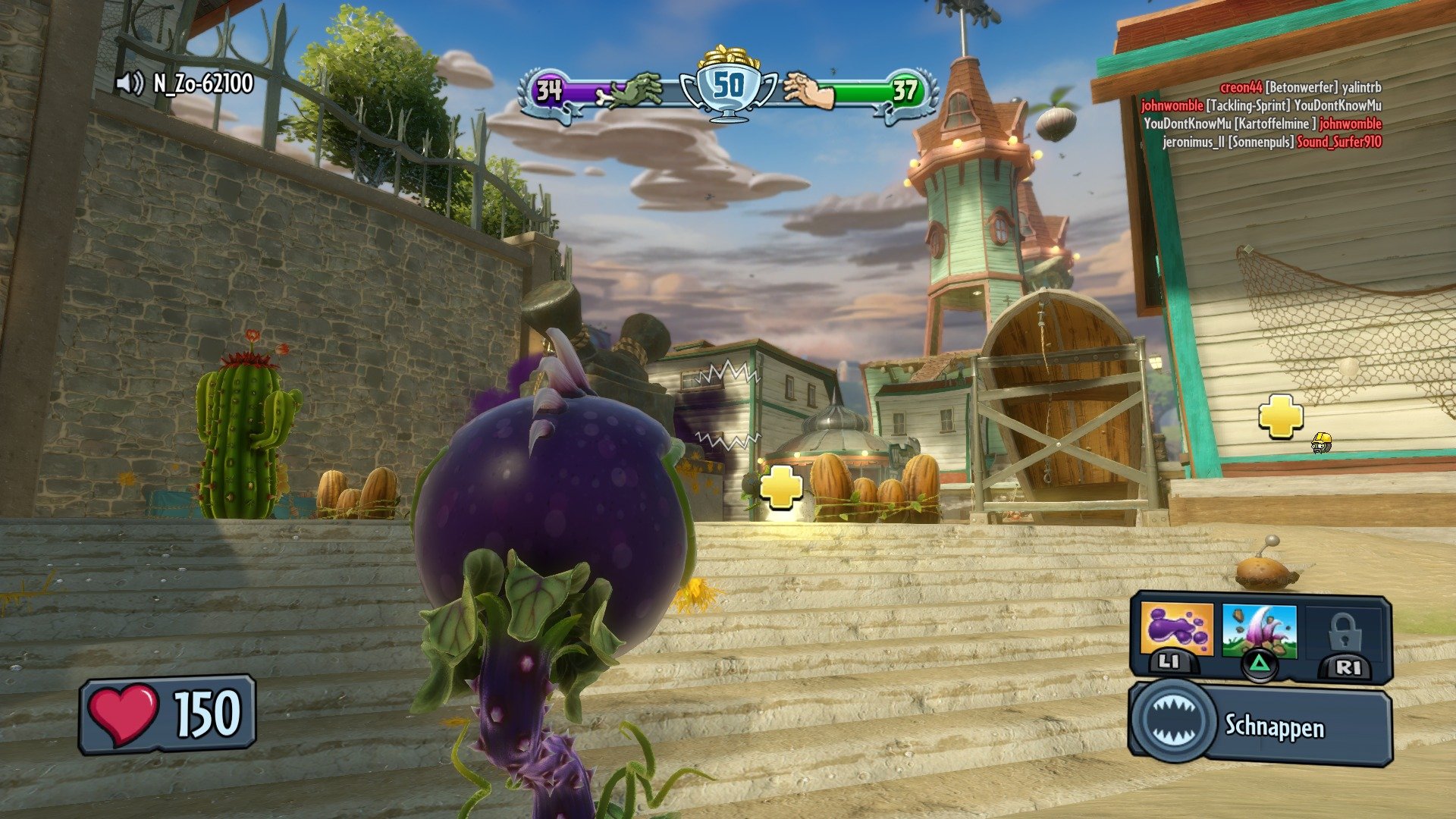Click the golden pot atop the trophy
The width and height of the screenshot is (1456, 819).
click(729, 57)
